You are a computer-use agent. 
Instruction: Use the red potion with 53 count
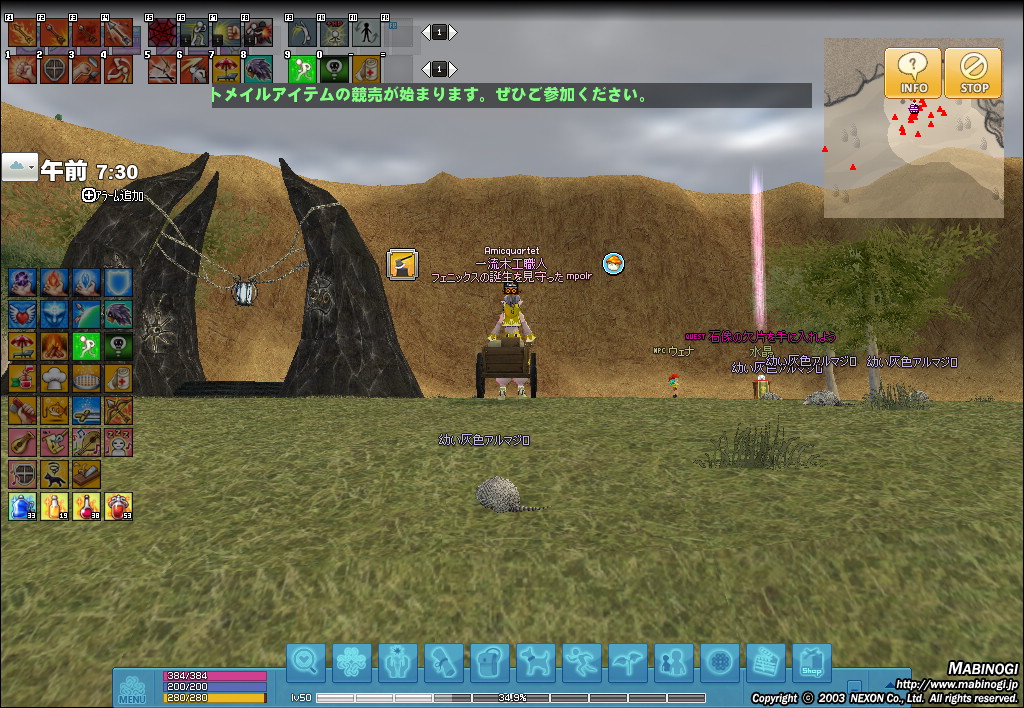coord(119,507)
